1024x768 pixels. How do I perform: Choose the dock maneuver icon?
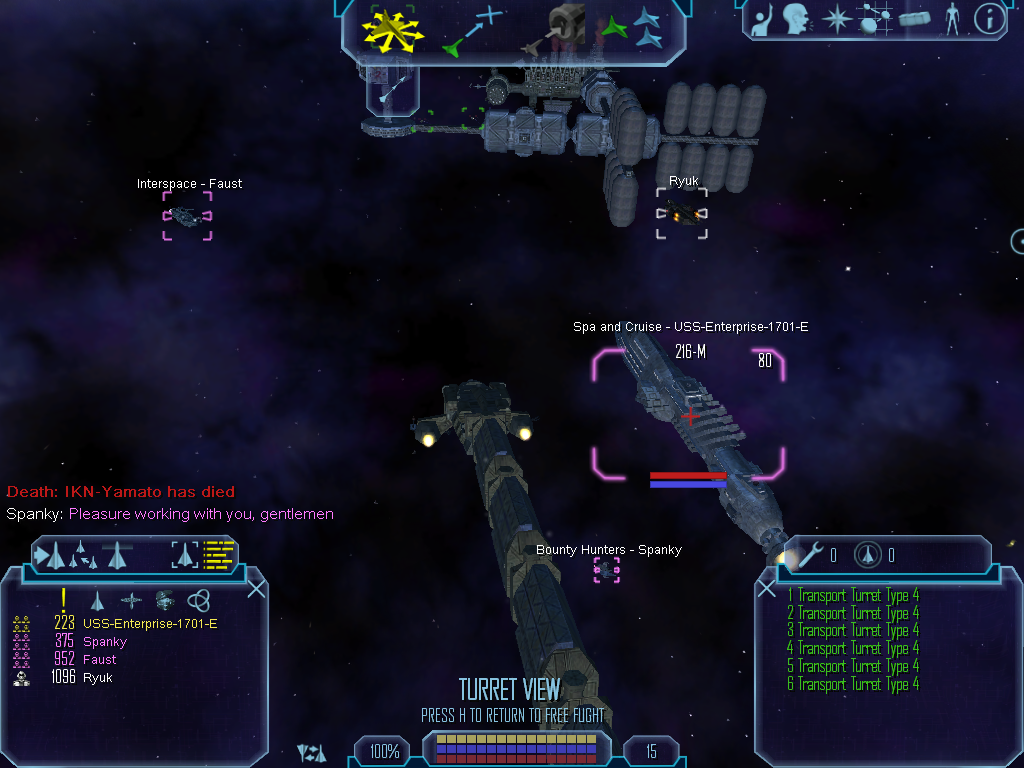[x=566, y=28]
